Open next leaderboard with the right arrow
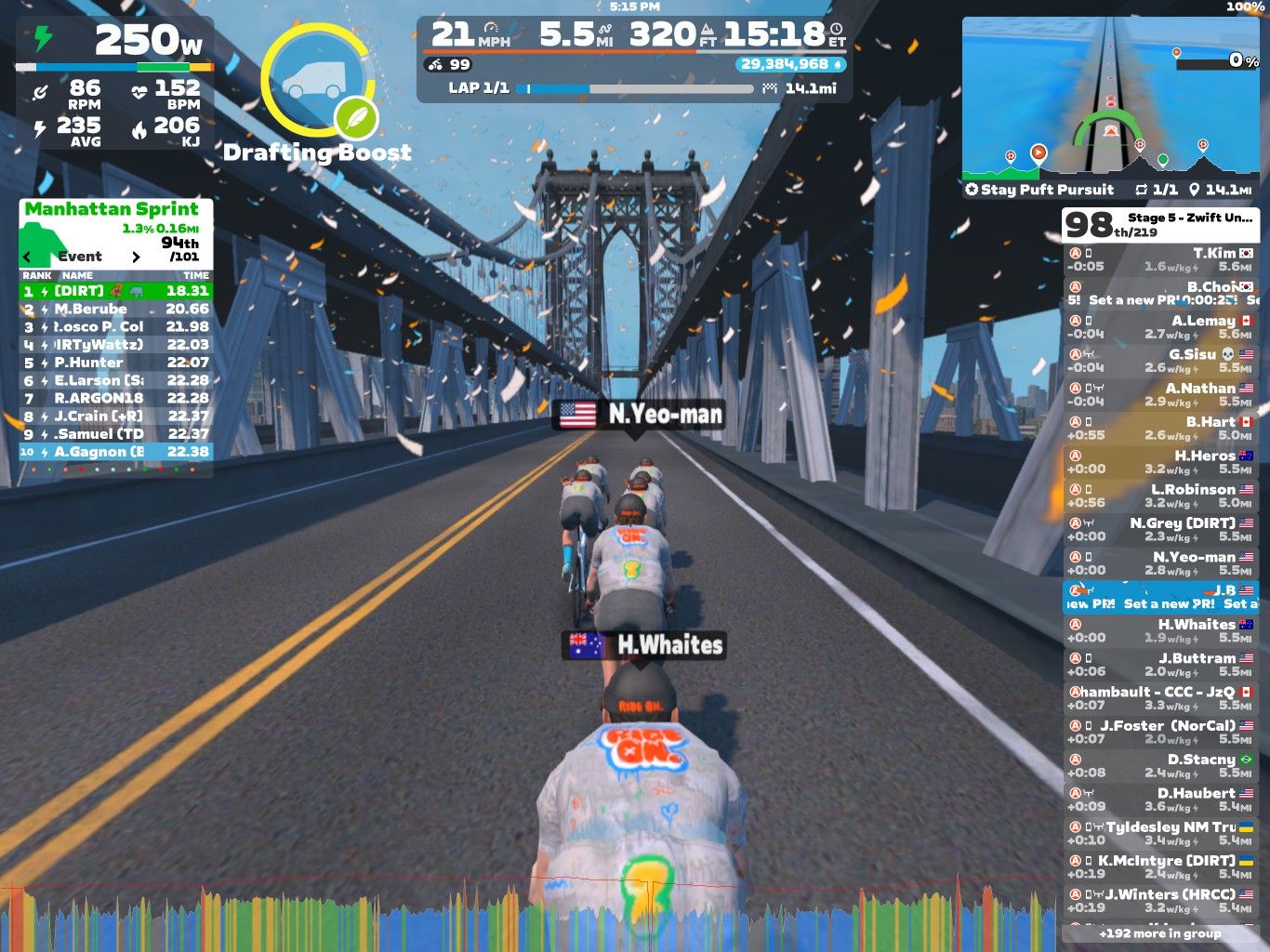1270x952 pixels. click(136, 257)
